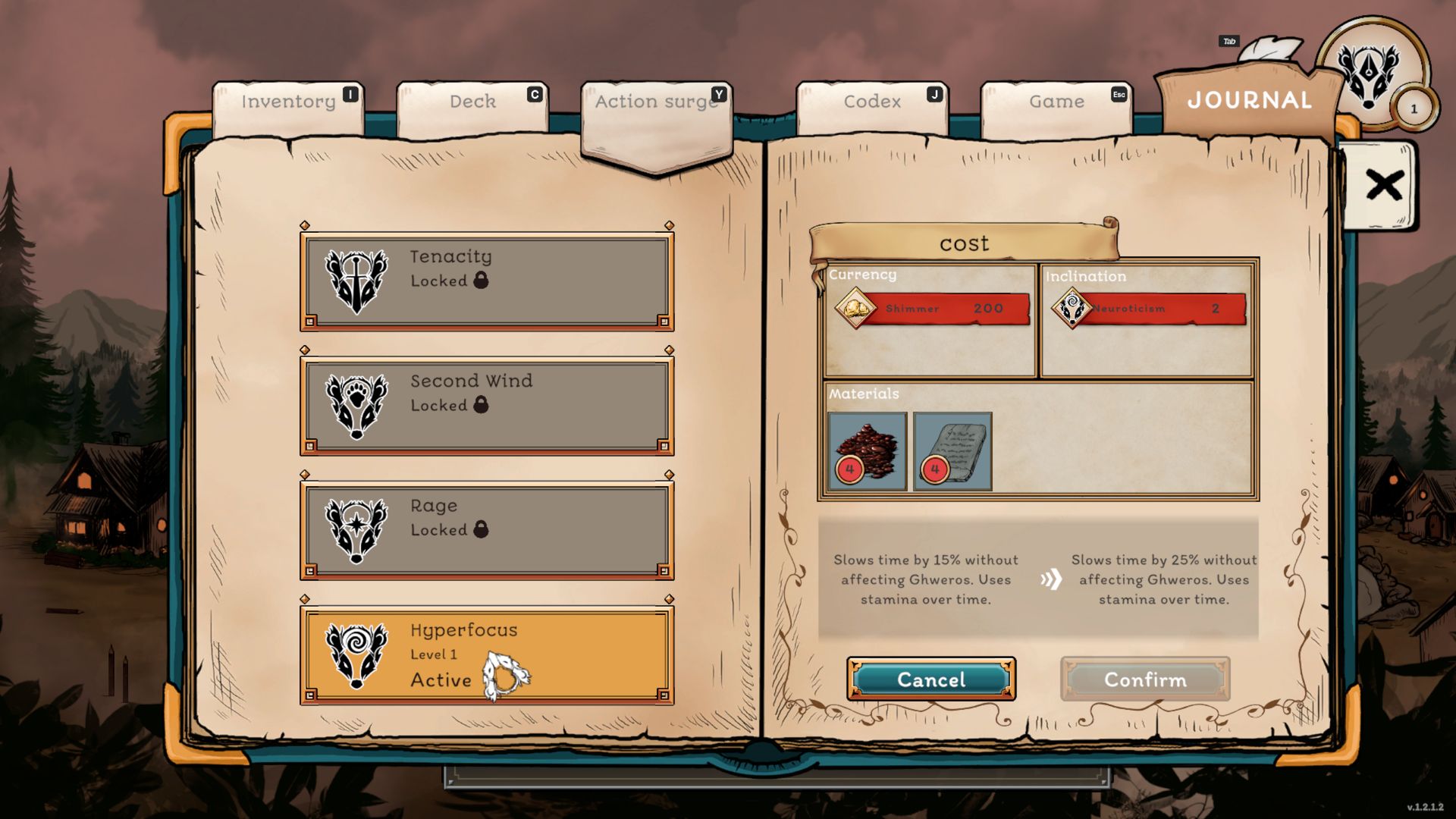Pick the locked Rage ability

pos(487,529)
